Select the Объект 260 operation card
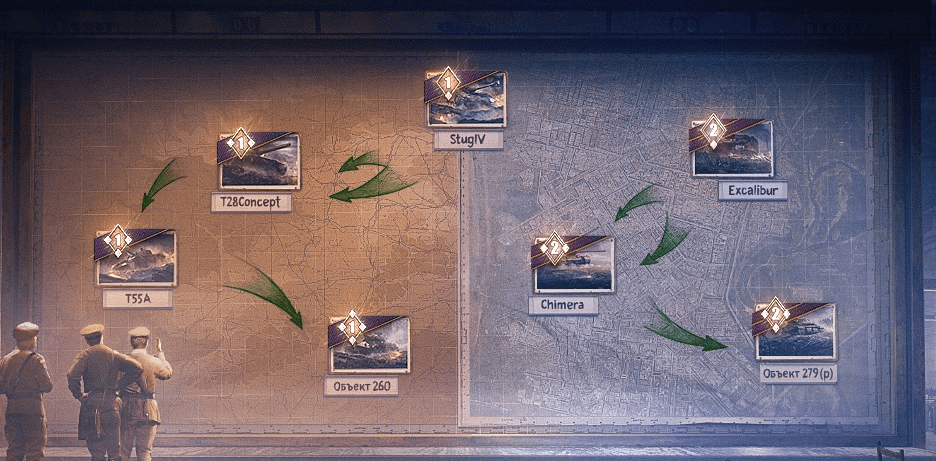This screenshot has width=936, height=461. [369, 345]
